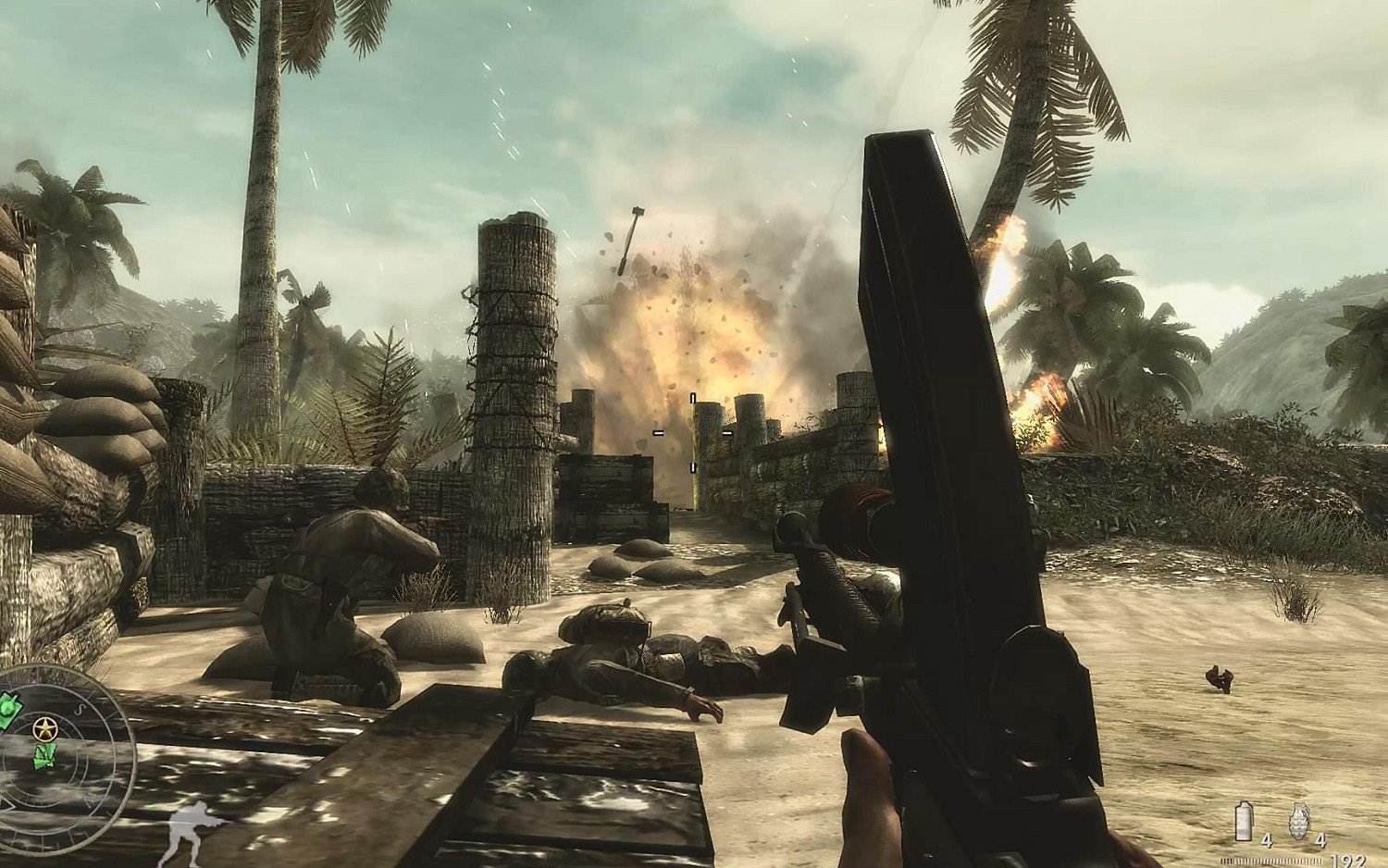1388x868 pixels.
Task: Click the ammo count reading 192
Action: [x=1348, y=860]
